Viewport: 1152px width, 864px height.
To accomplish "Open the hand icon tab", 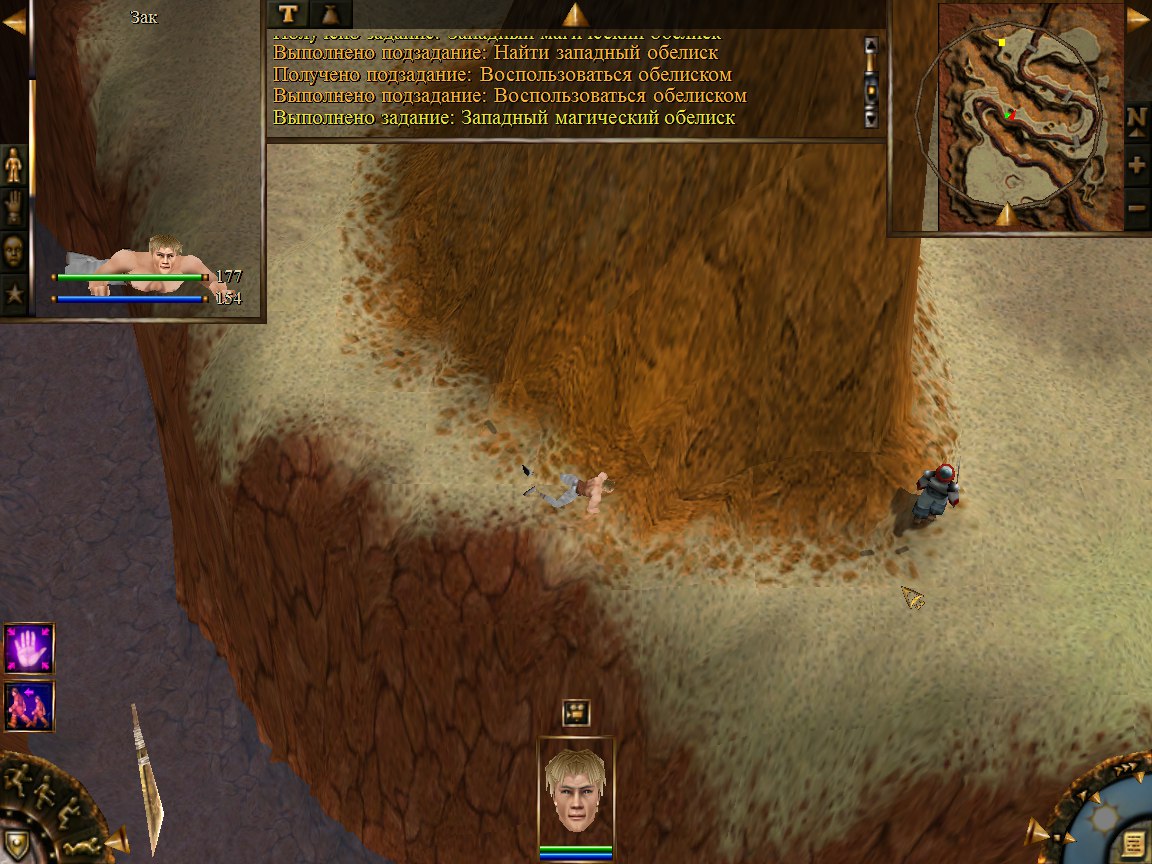I will 14,207.
